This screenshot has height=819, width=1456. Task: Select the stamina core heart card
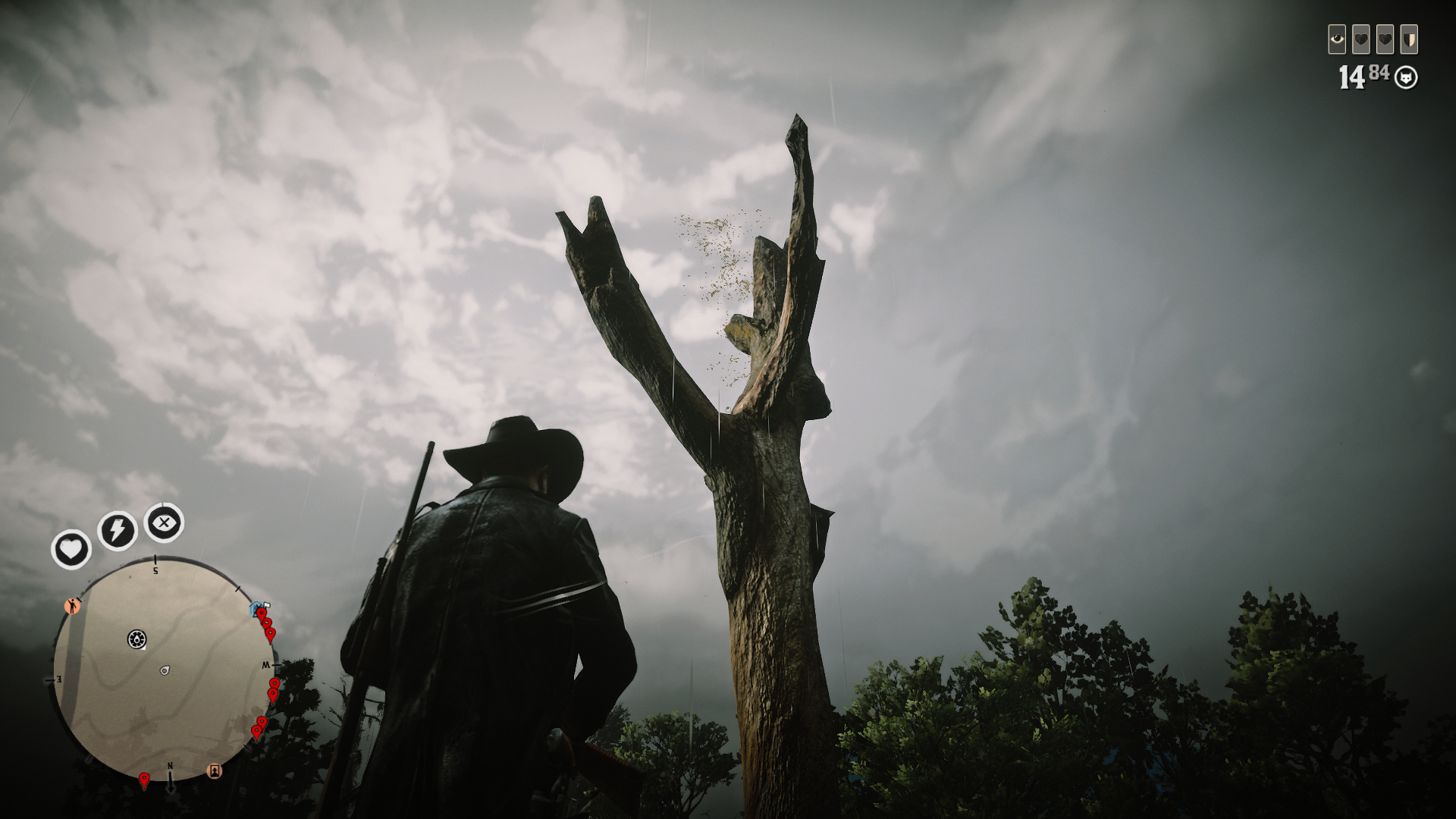[1385, 39]
